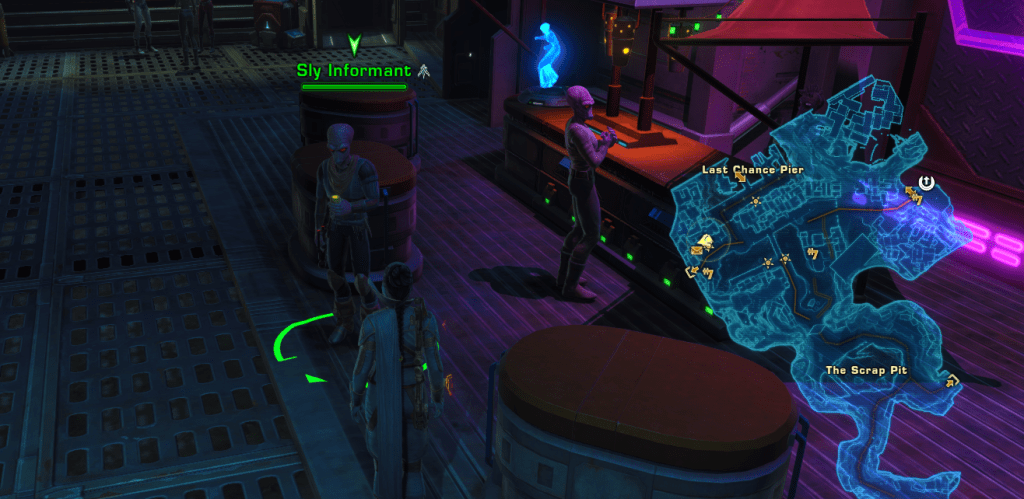
Task: Select the white circular marker on the map
Action: click(927, 182)
